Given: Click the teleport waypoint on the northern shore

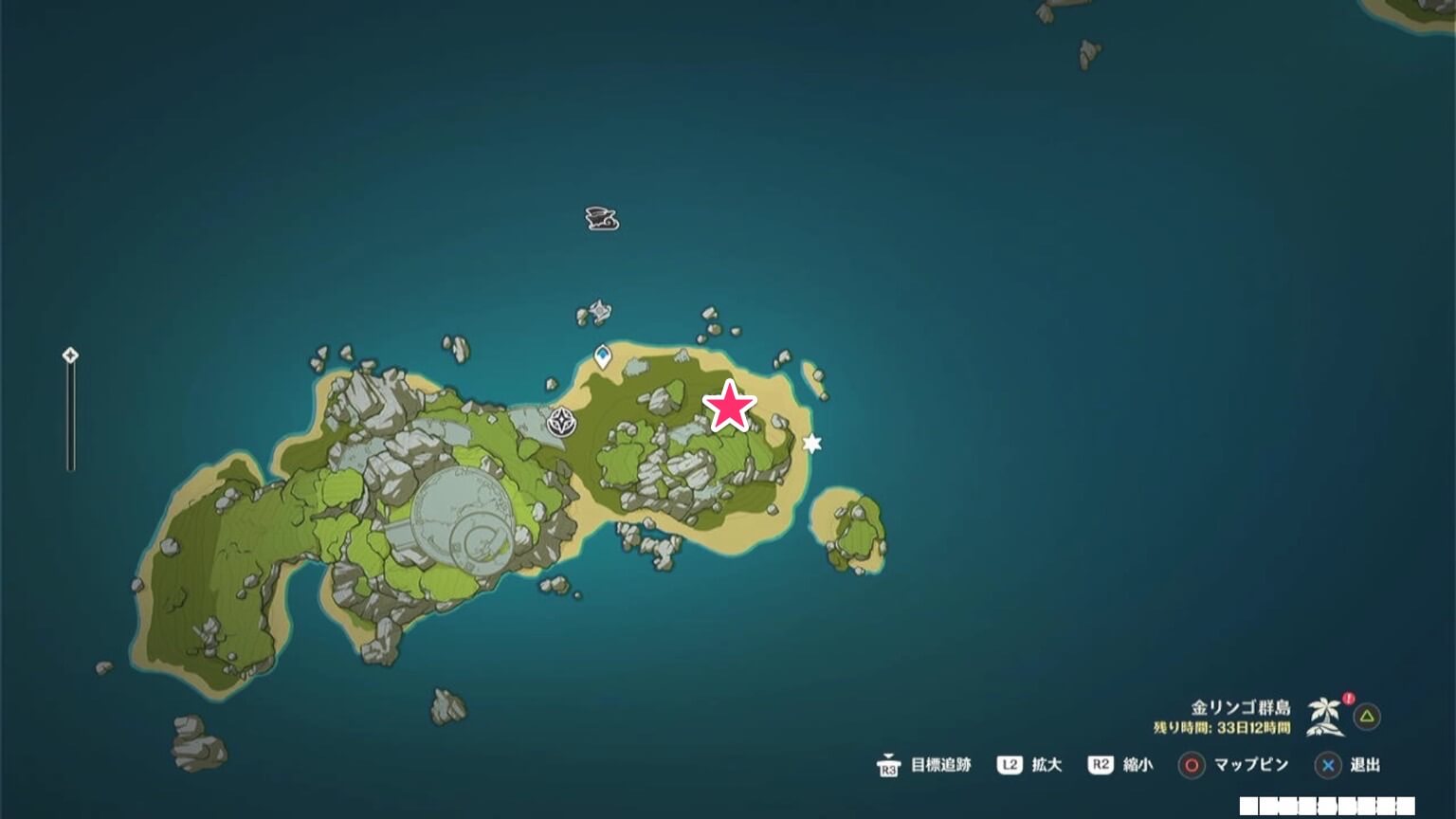Looking at the screenshot, I should tap(602, 355).
